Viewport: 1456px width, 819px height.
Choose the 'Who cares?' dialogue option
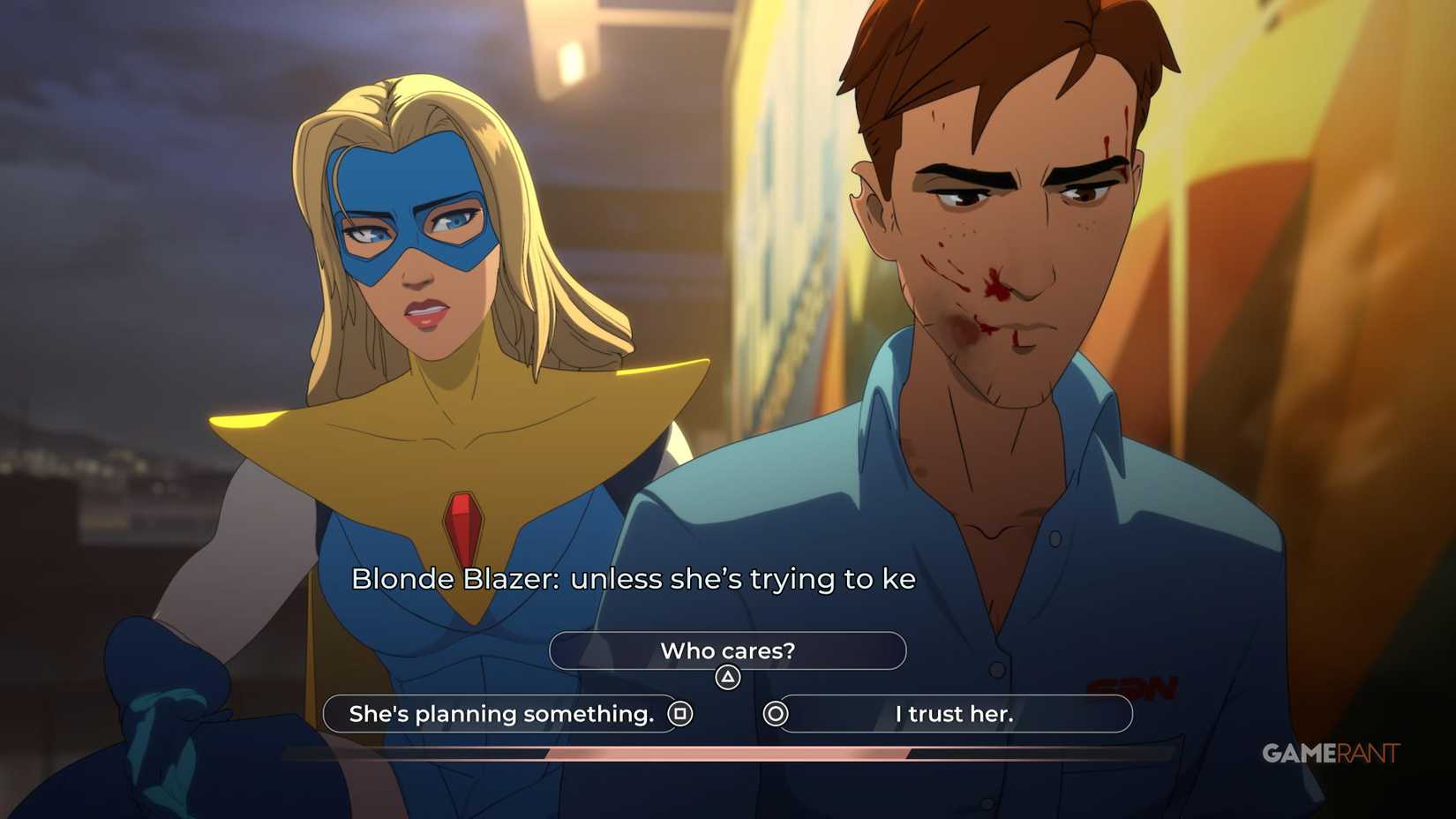tap(727, 650)
